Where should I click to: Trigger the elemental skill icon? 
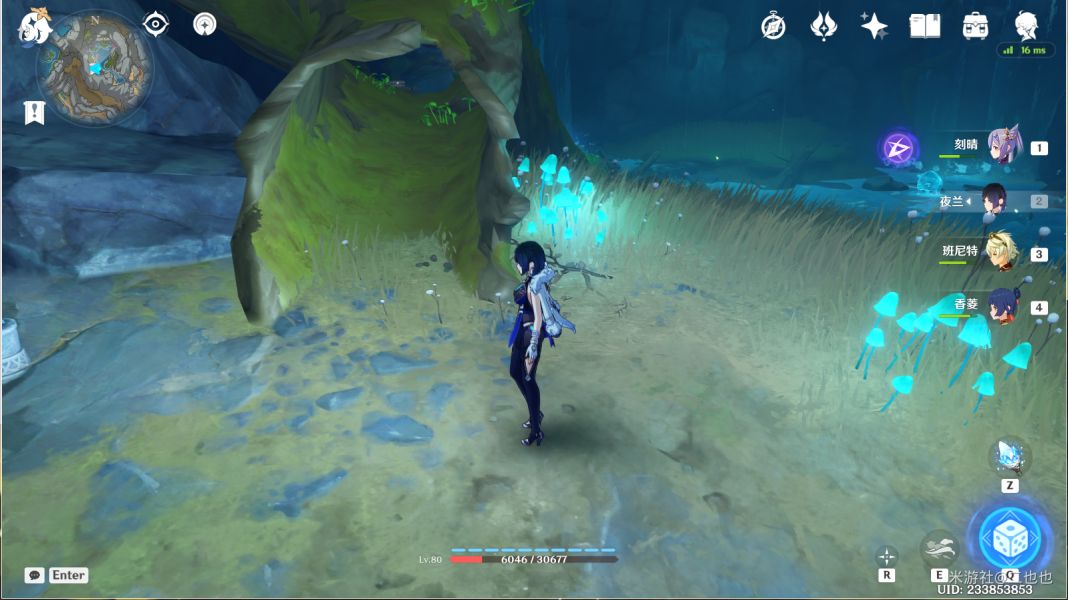pyautogui.click(x=939, y=548)
